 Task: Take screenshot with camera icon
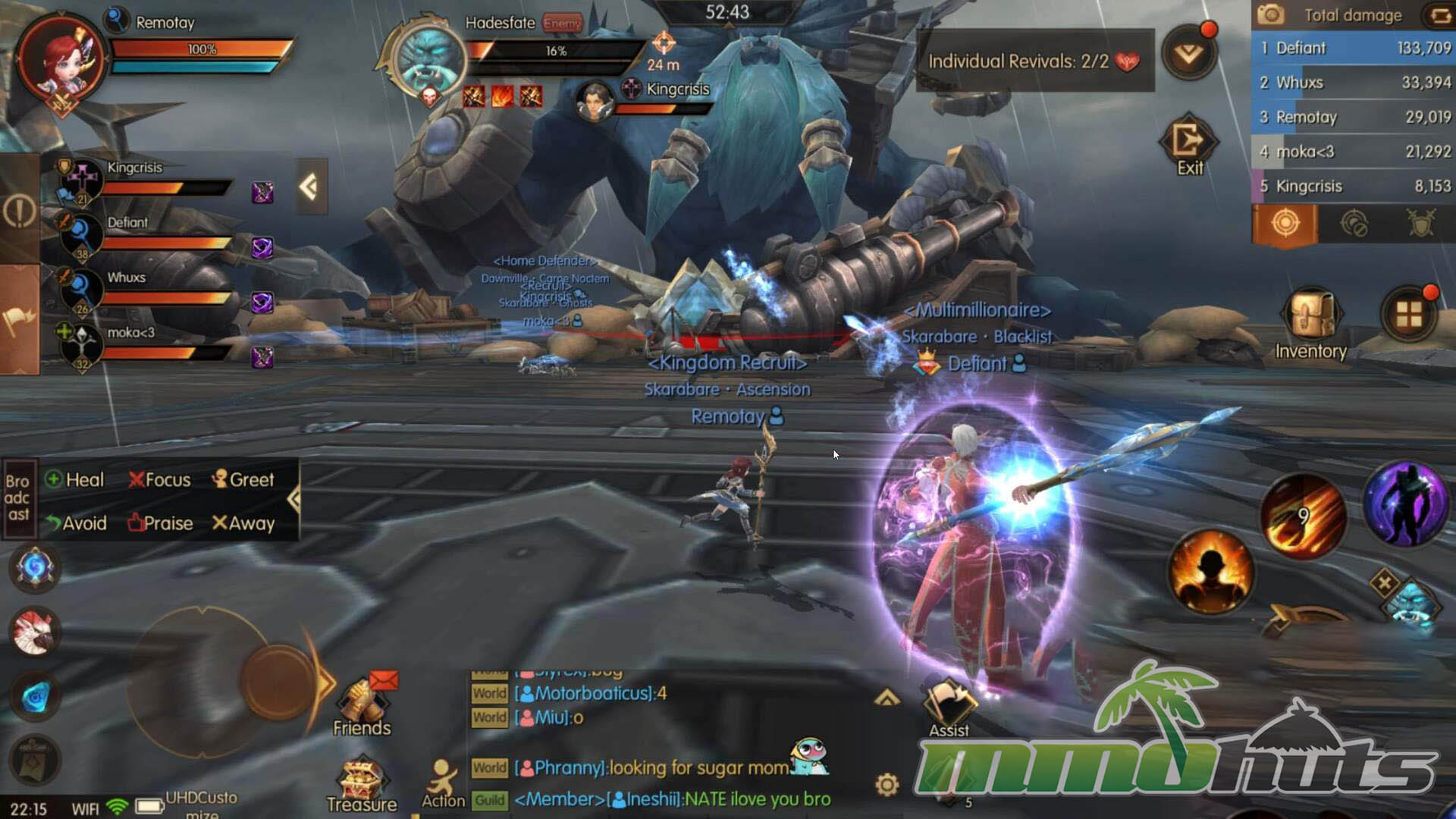[x=1271, y=14]
